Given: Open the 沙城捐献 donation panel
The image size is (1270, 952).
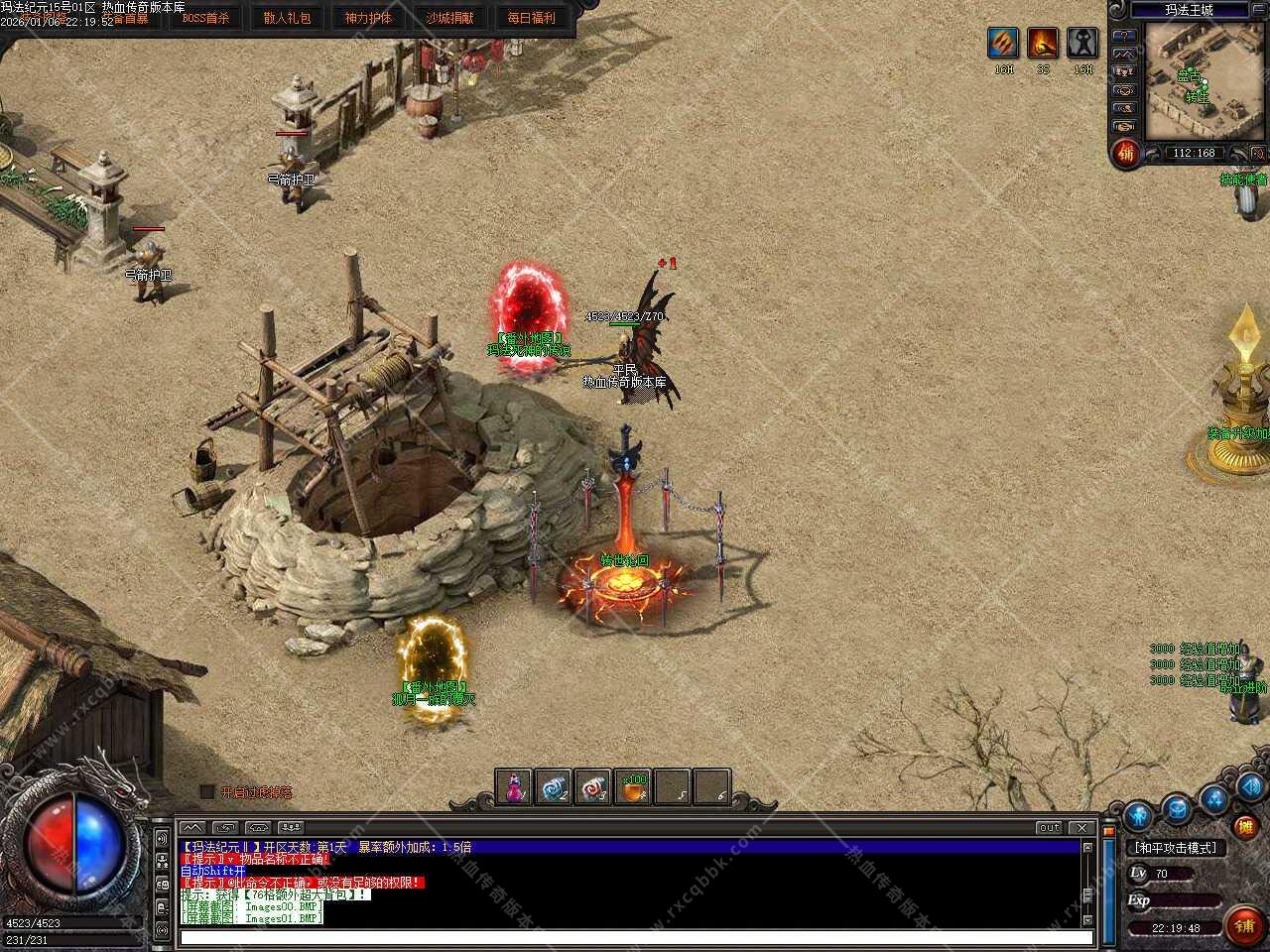Looking at the screenshot, I should point(449,18).
